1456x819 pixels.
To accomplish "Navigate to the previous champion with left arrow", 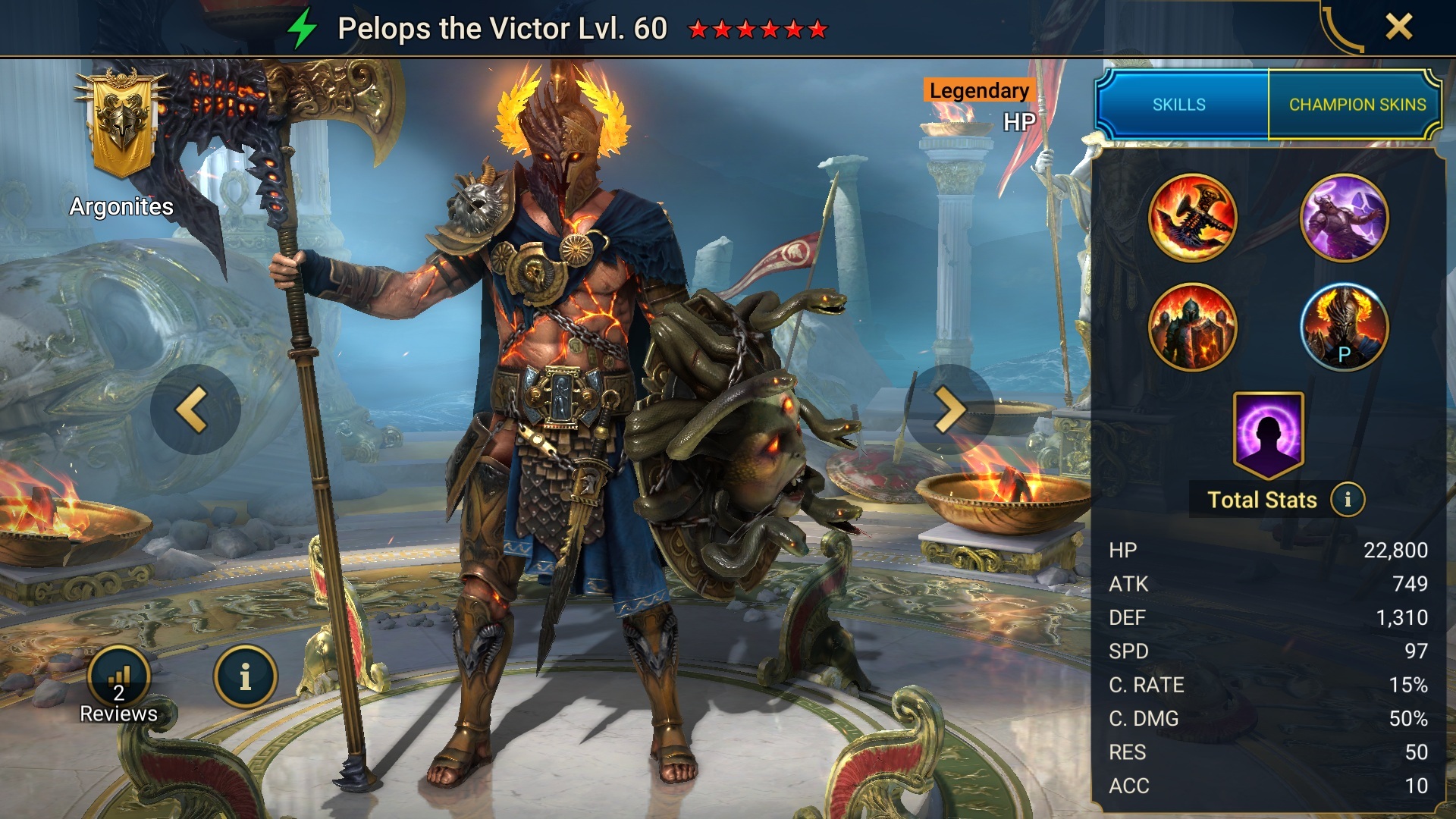I will pos(195,408).
